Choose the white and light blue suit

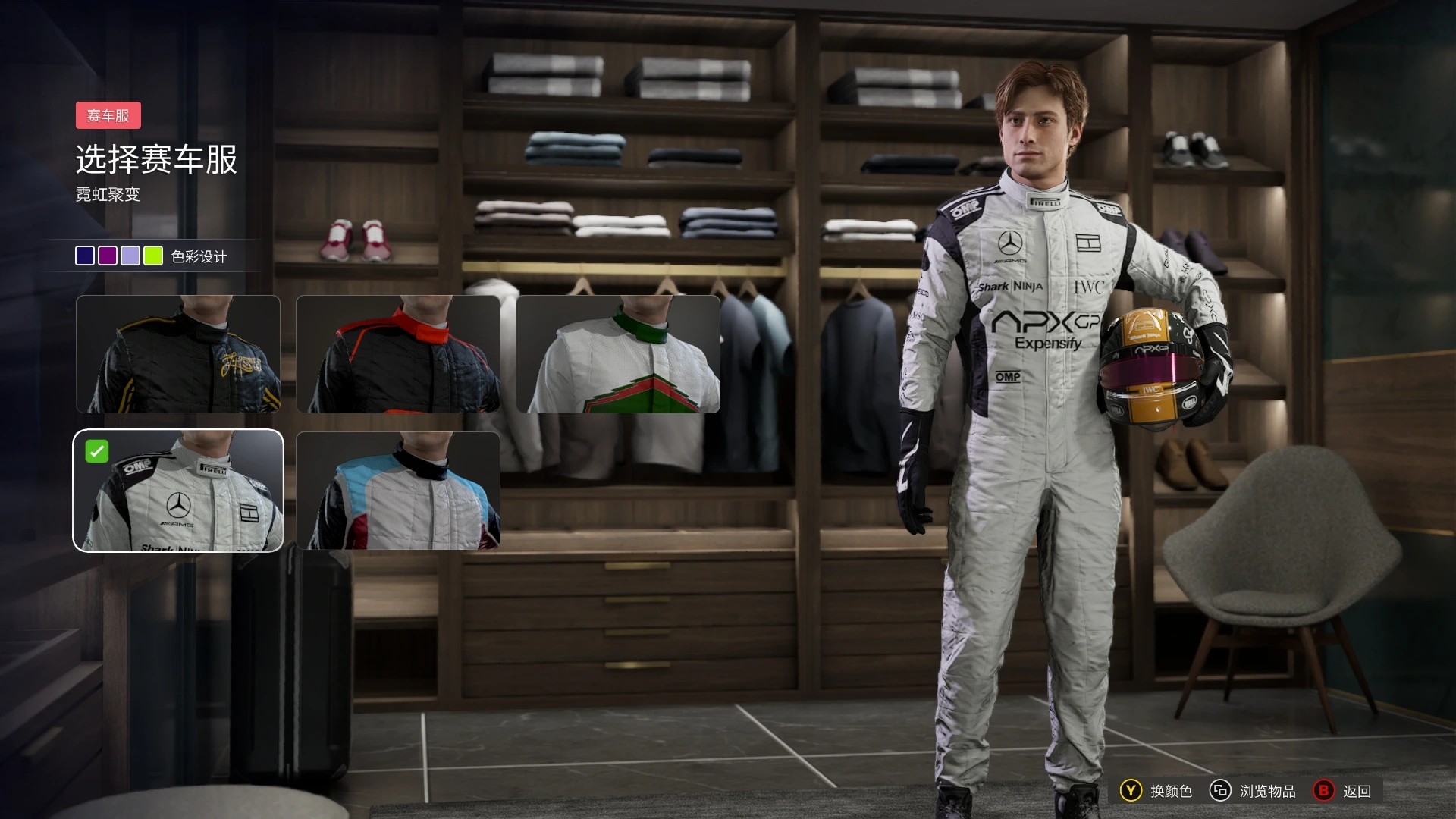click(398, 491)
